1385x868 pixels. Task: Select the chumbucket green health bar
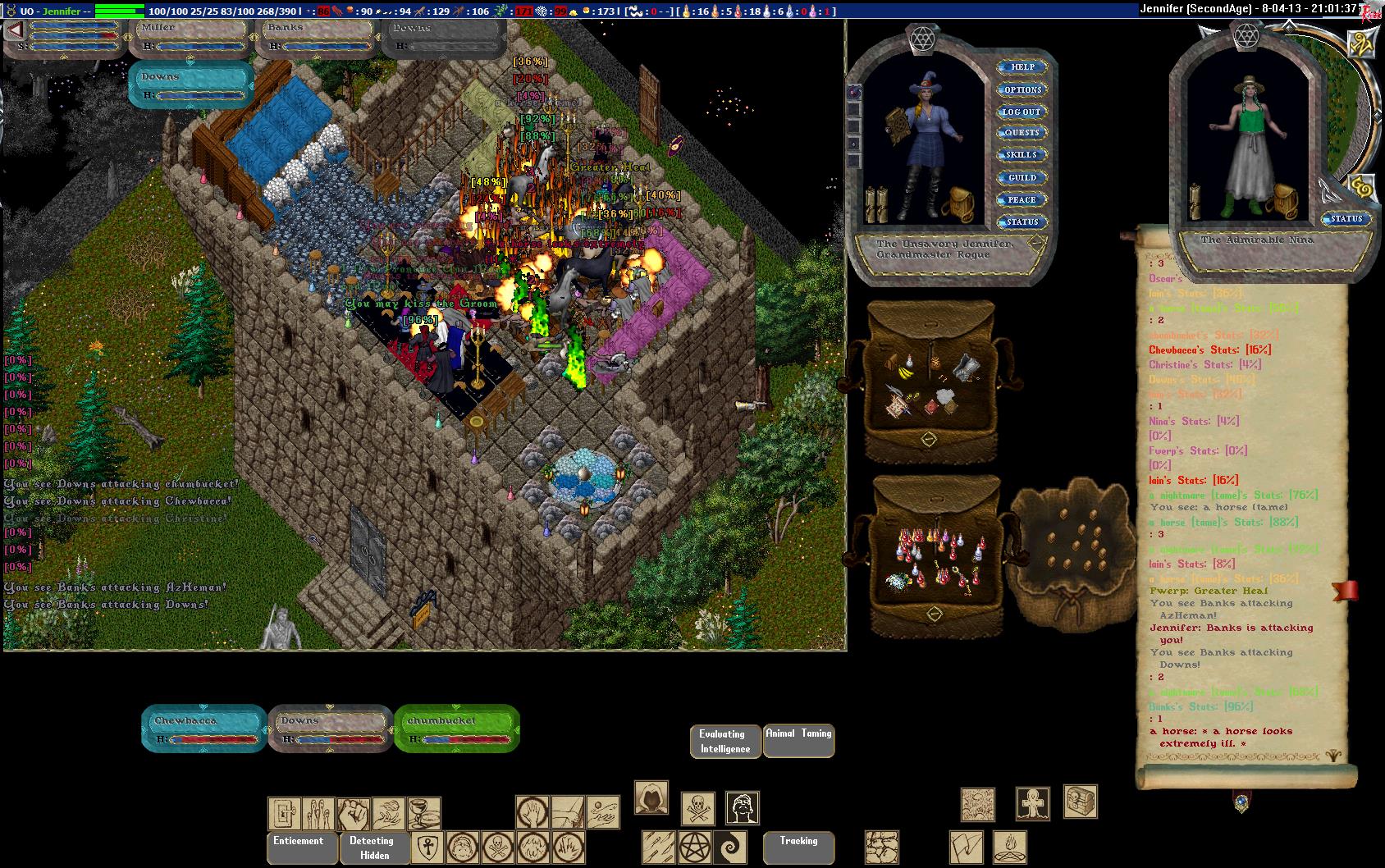[x=456, y=728]
